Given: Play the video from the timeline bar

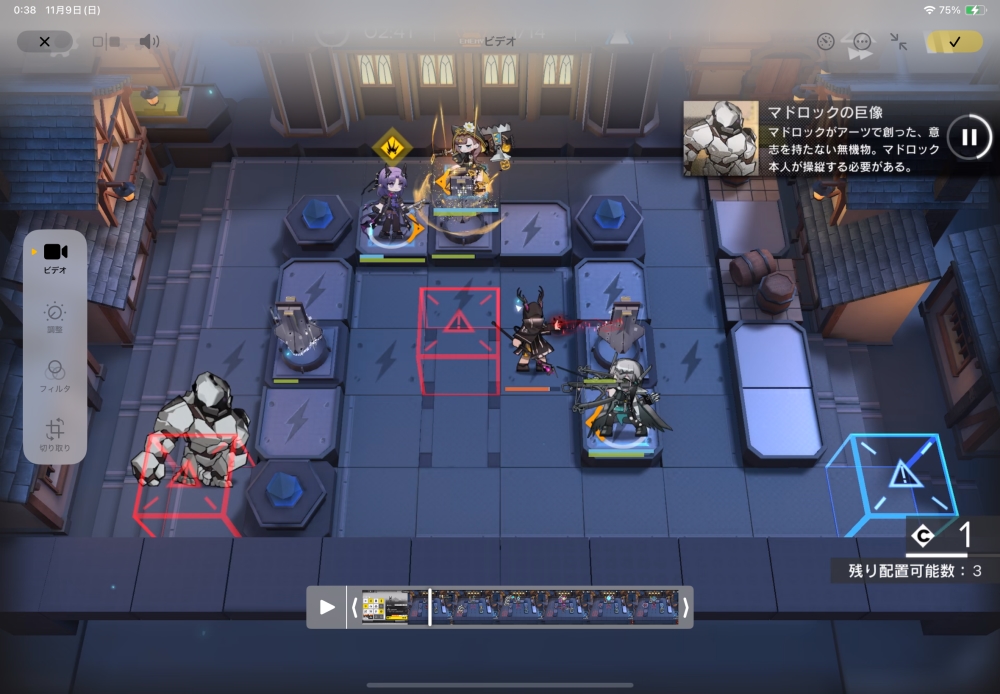Looking at the screenshot, I should (327, 607).
